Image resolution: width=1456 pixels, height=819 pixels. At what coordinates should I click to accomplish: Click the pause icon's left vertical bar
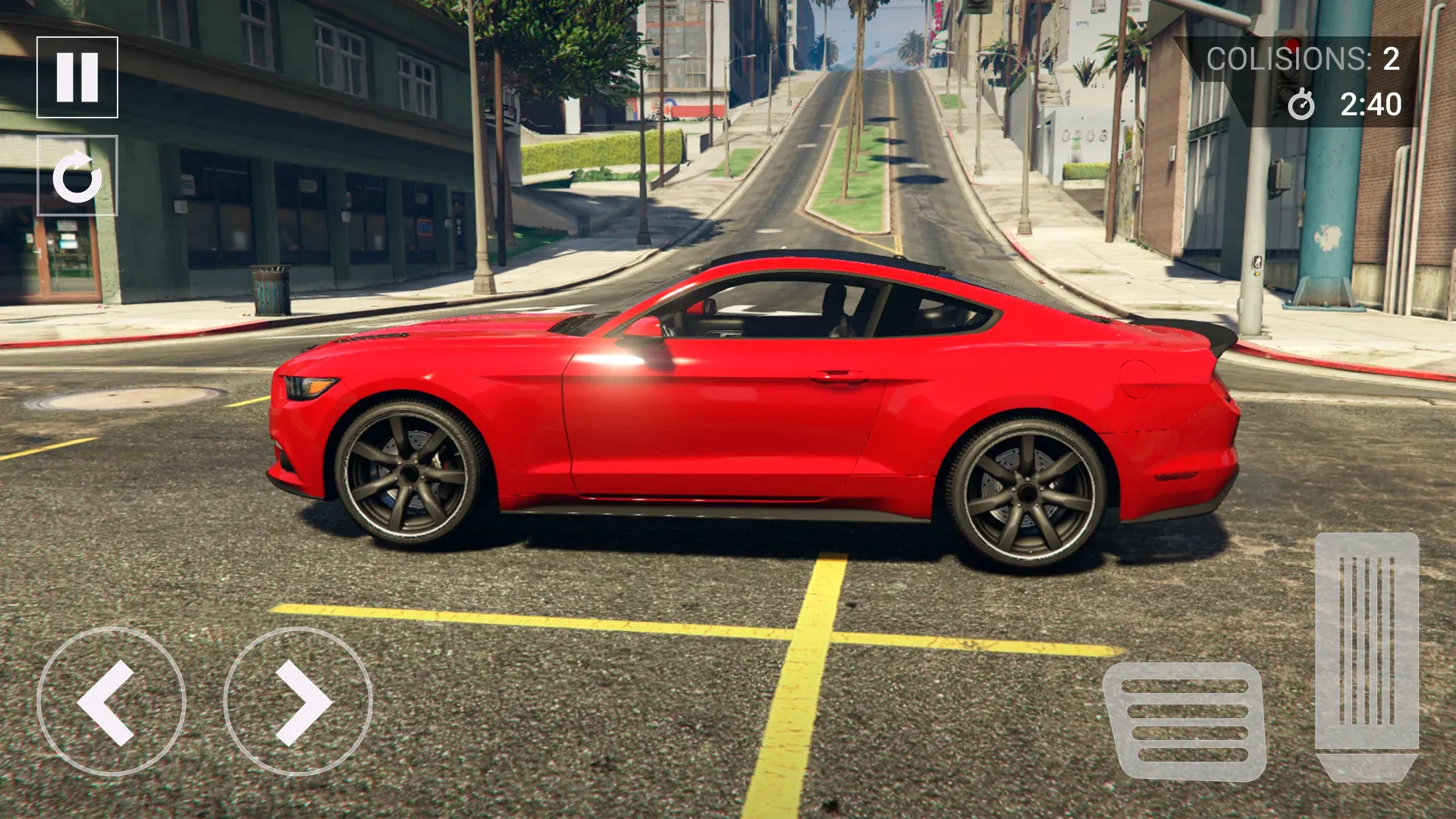(67, 75)
